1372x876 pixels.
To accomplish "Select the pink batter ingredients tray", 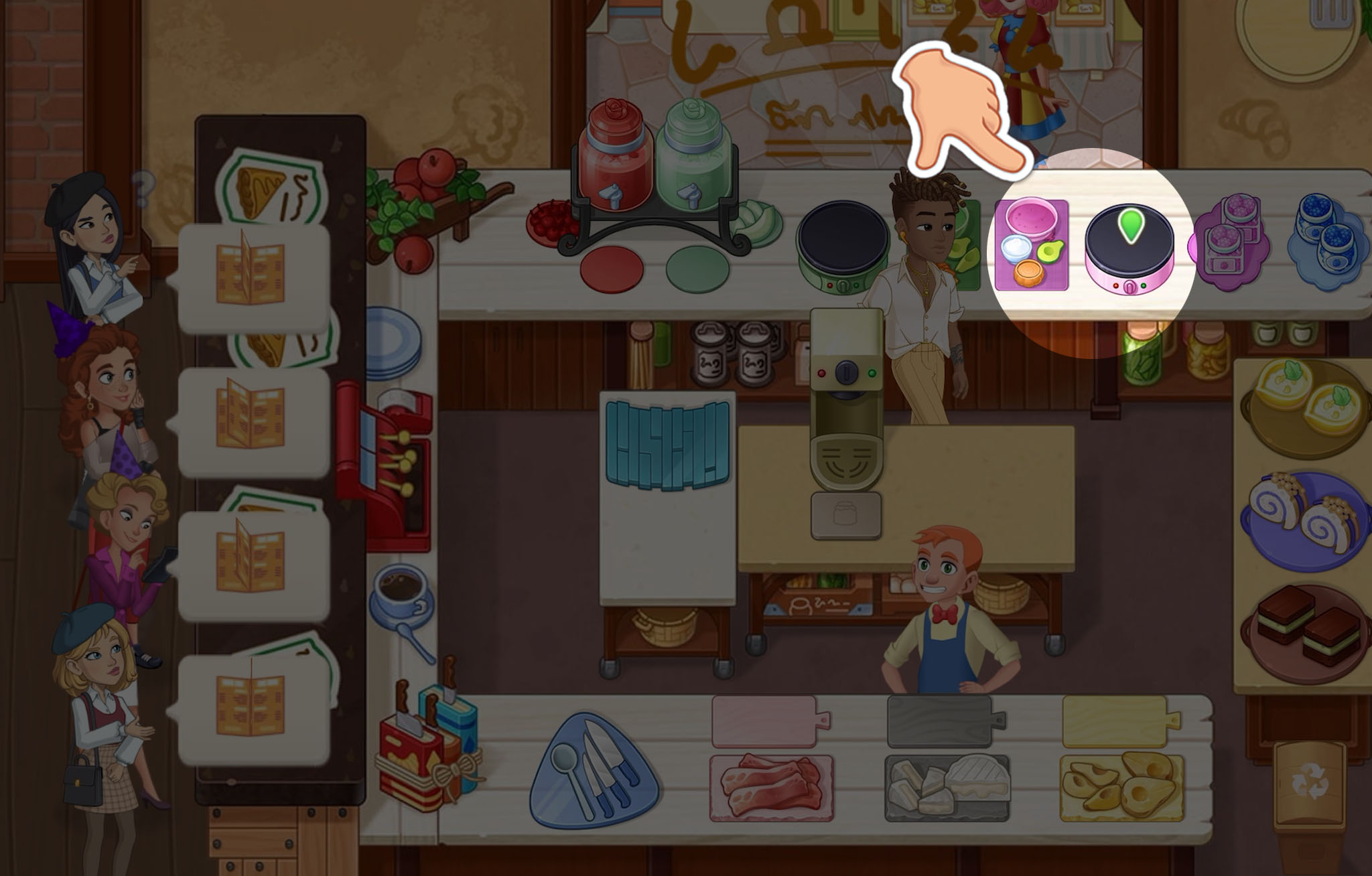I will [x=1032, y=244].
